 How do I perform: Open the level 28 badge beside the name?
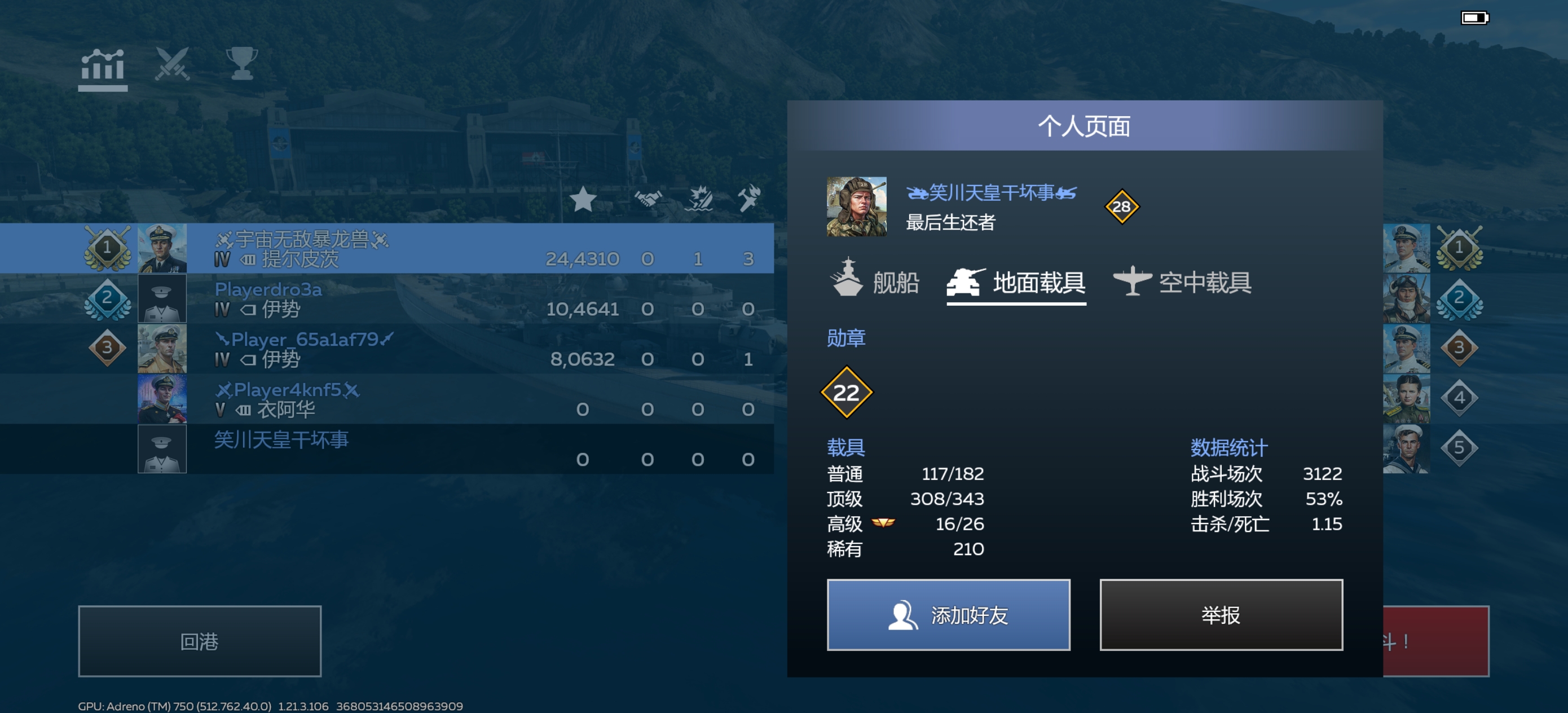pos(1123,208)
